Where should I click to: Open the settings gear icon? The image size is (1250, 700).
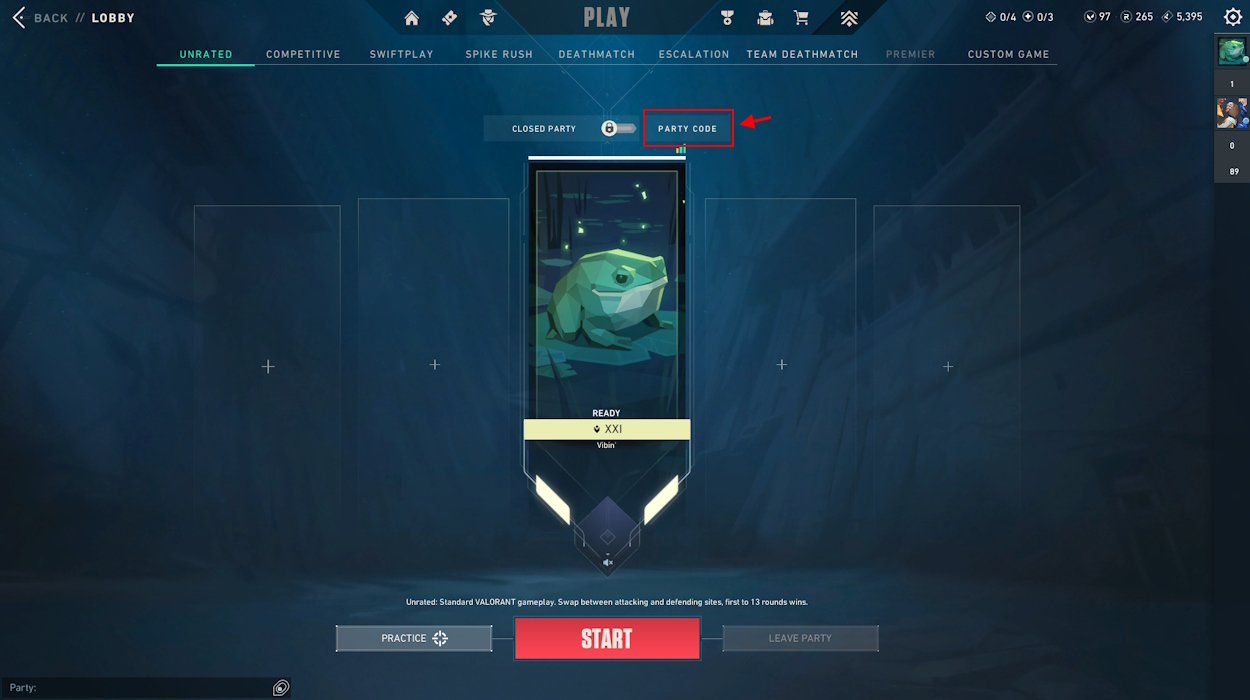coord(1233,17)
